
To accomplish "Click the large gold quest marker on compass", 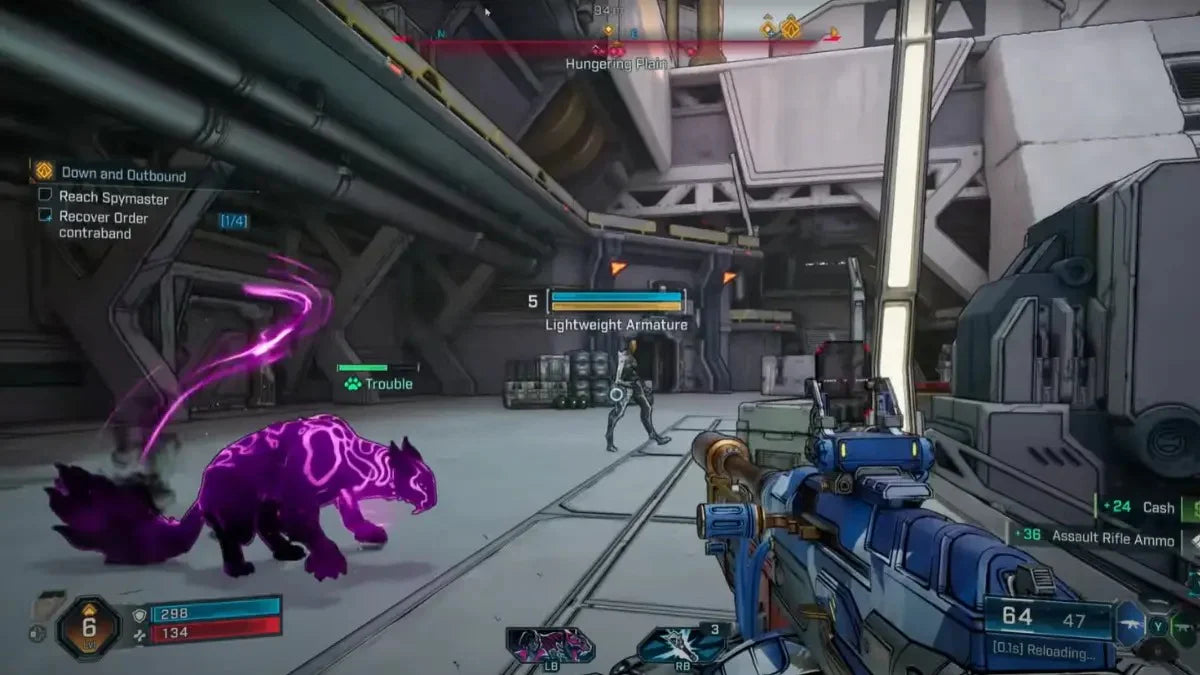I will (790, 27).
